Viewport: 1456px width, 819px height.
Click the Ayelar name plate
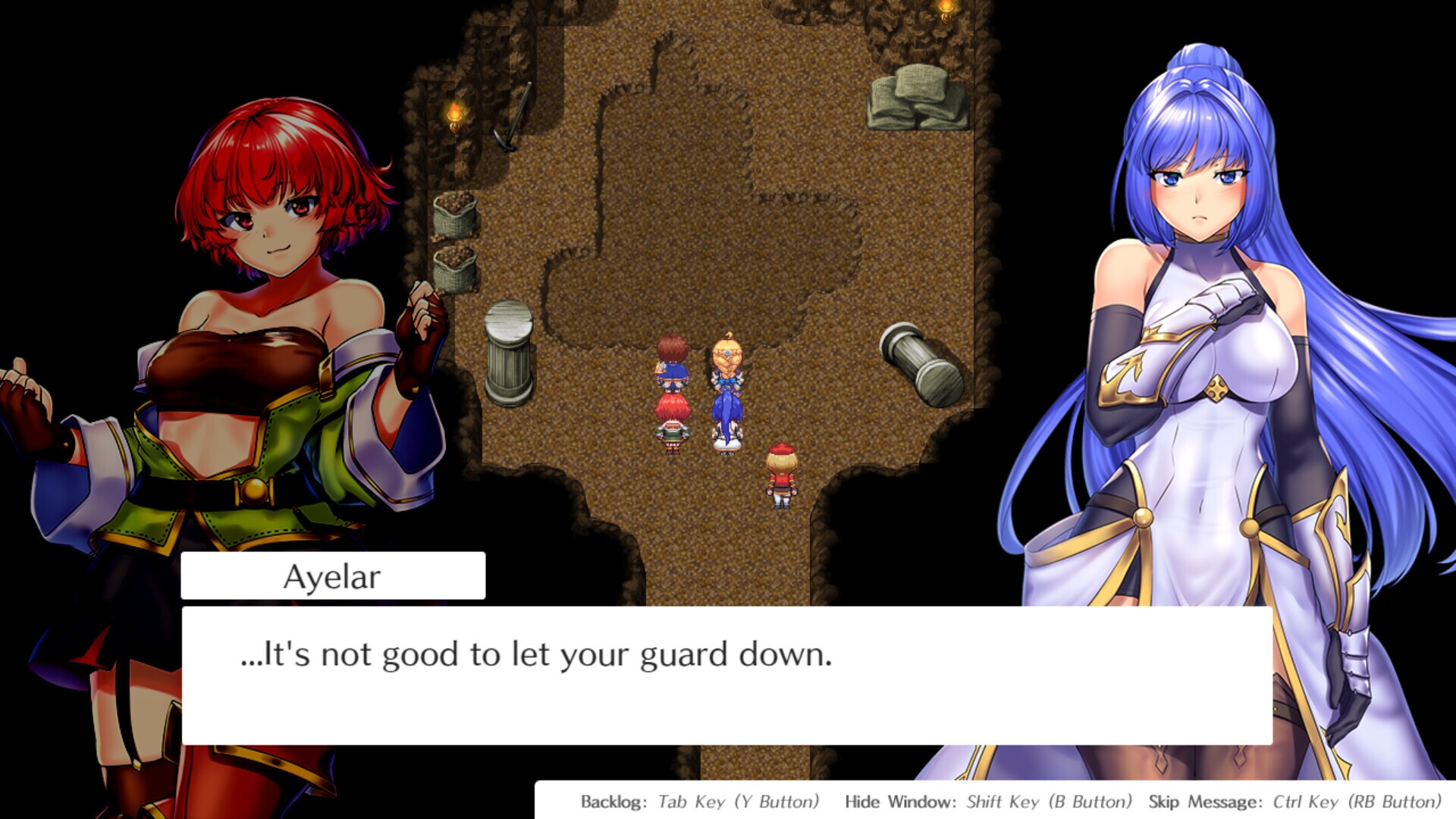(x=334, y=577)
